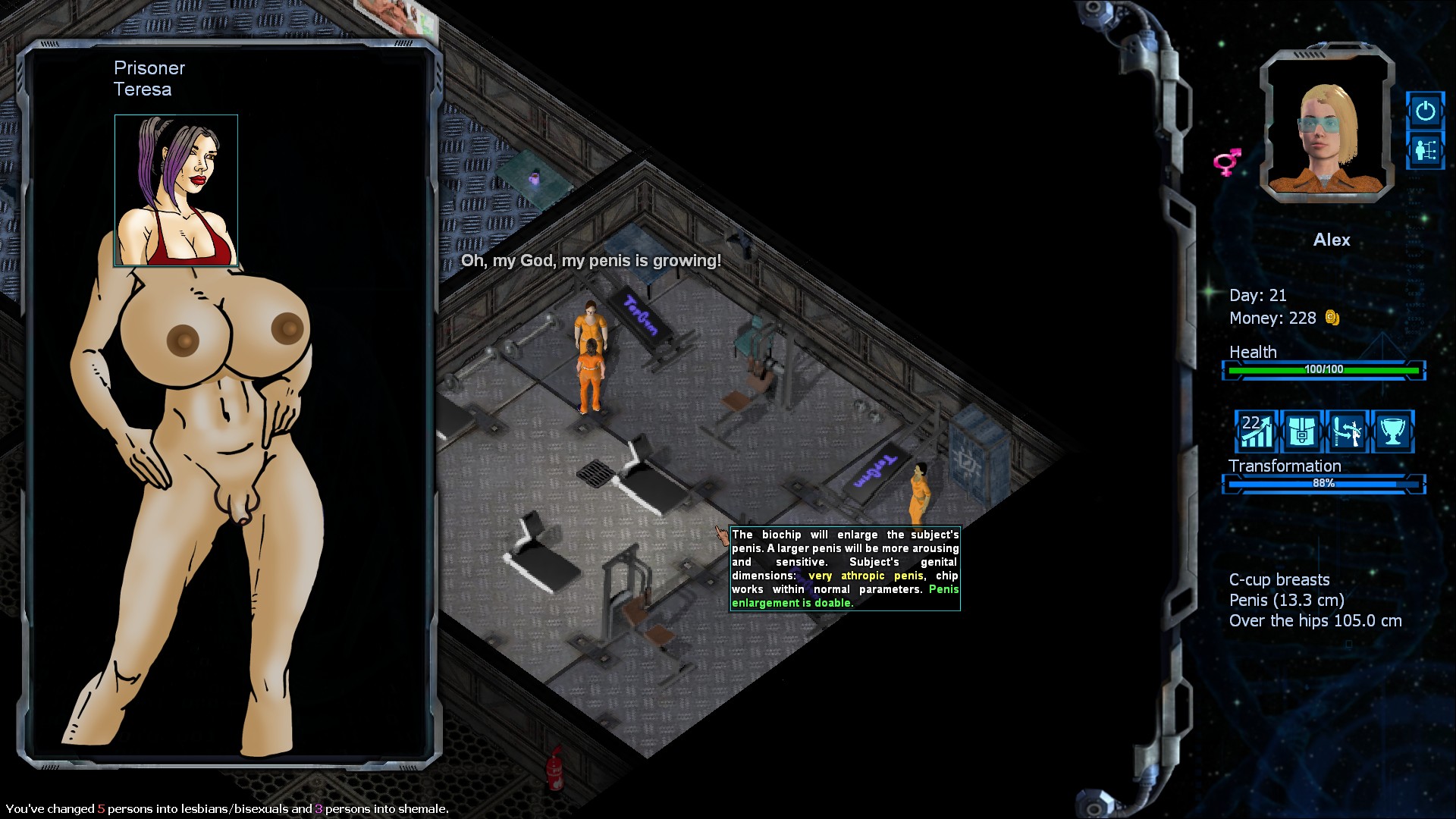This screenshot has width=1456, height=819.
Task: Show the trophy achievements
Action: (1392, 431)
